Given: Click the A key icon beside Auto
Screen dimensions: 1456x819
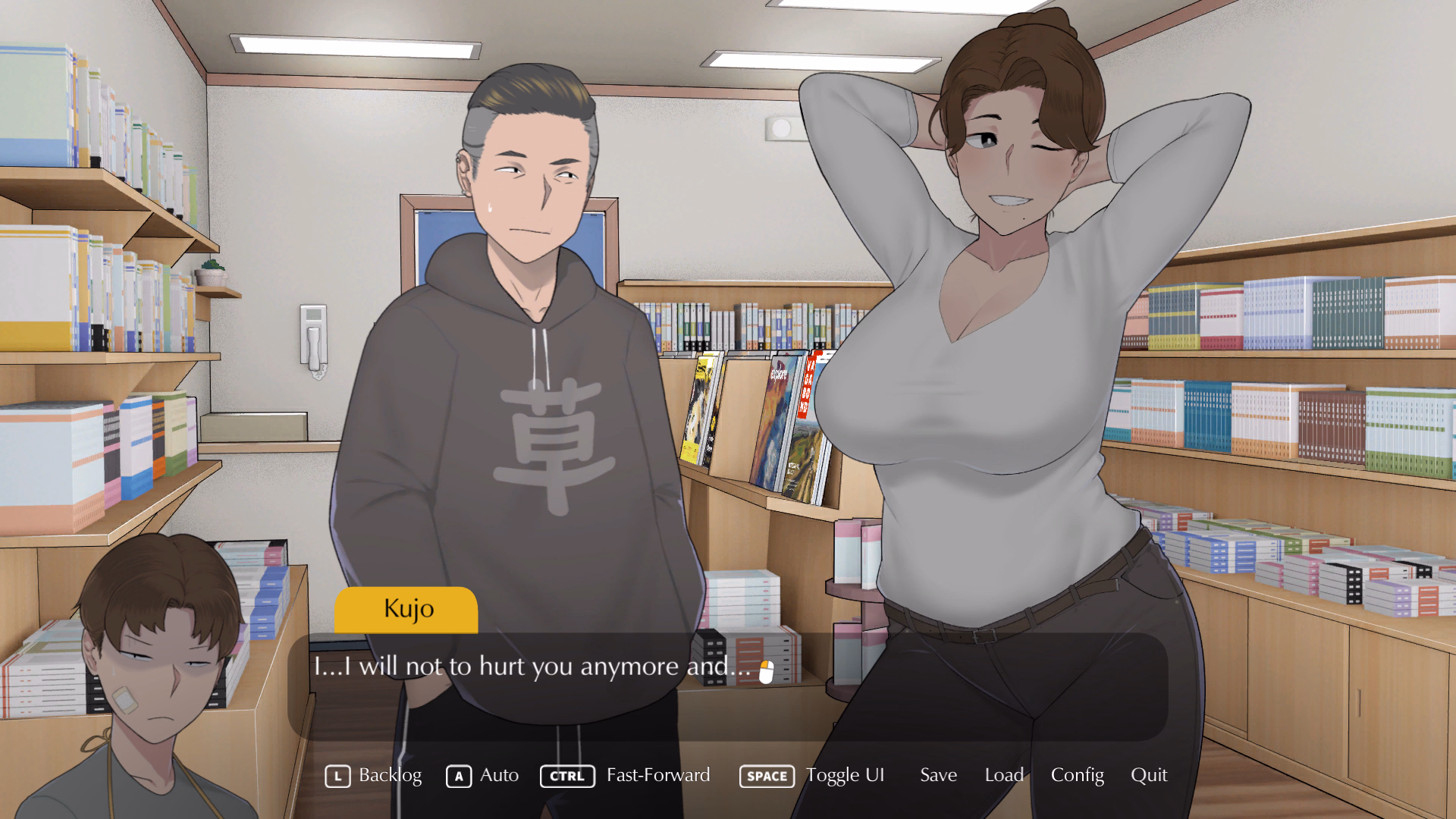Looking at the screenshot, I should tap(459, 775).
